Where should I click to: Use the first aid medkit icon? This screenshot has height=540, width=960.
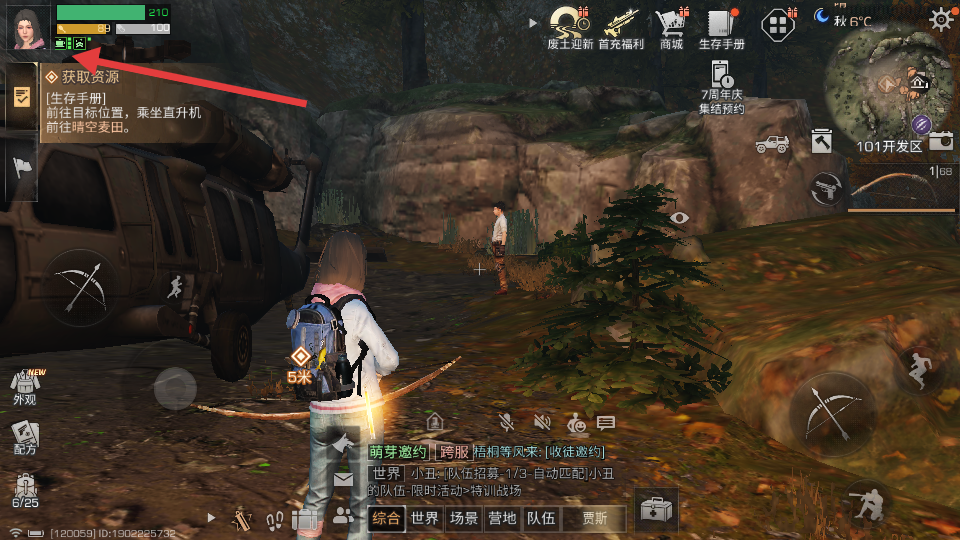[656, 510]
